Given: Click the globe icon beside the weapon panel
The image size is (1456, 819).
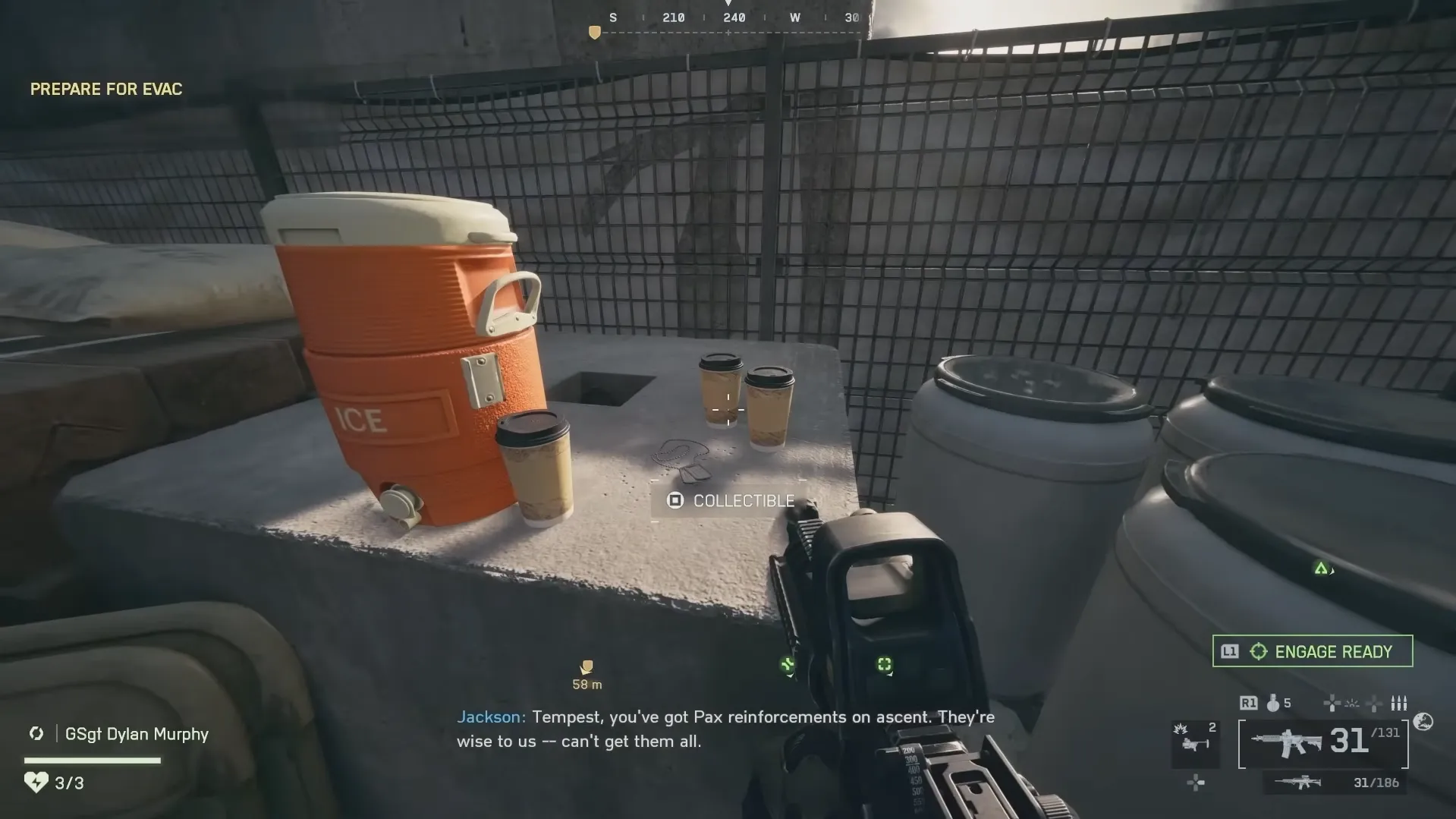Looking at the screenshot, I should tap(1423, 722).
